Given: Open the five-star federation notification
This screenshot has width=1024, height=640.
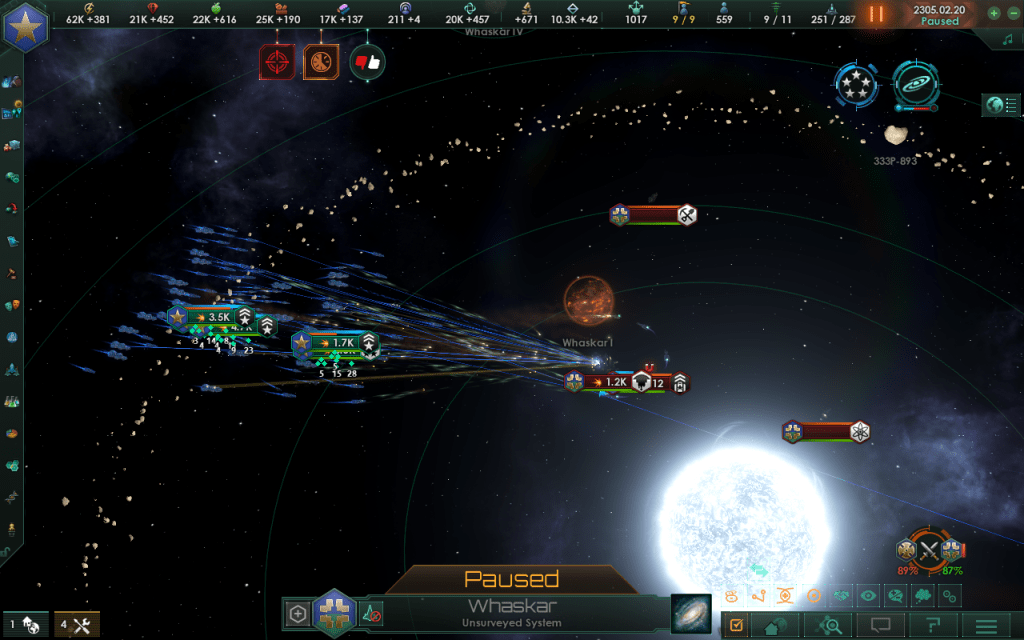Looking at the screenshot, I should pos(856,86).
